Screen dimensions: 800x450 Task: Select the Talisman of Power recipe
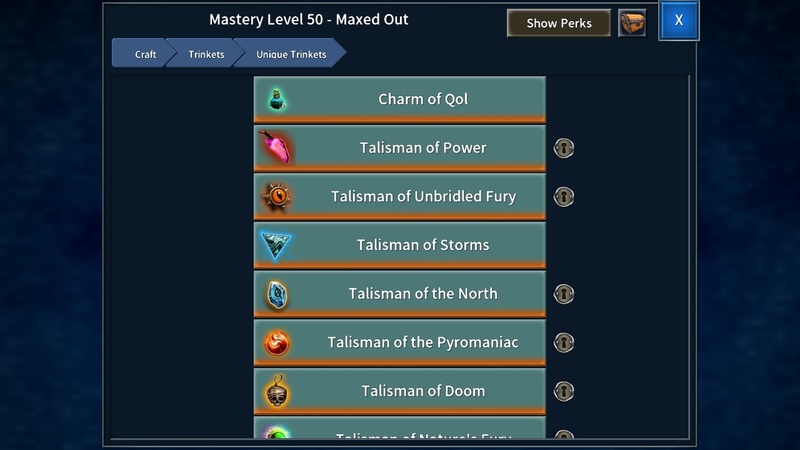tap(399, 148)
